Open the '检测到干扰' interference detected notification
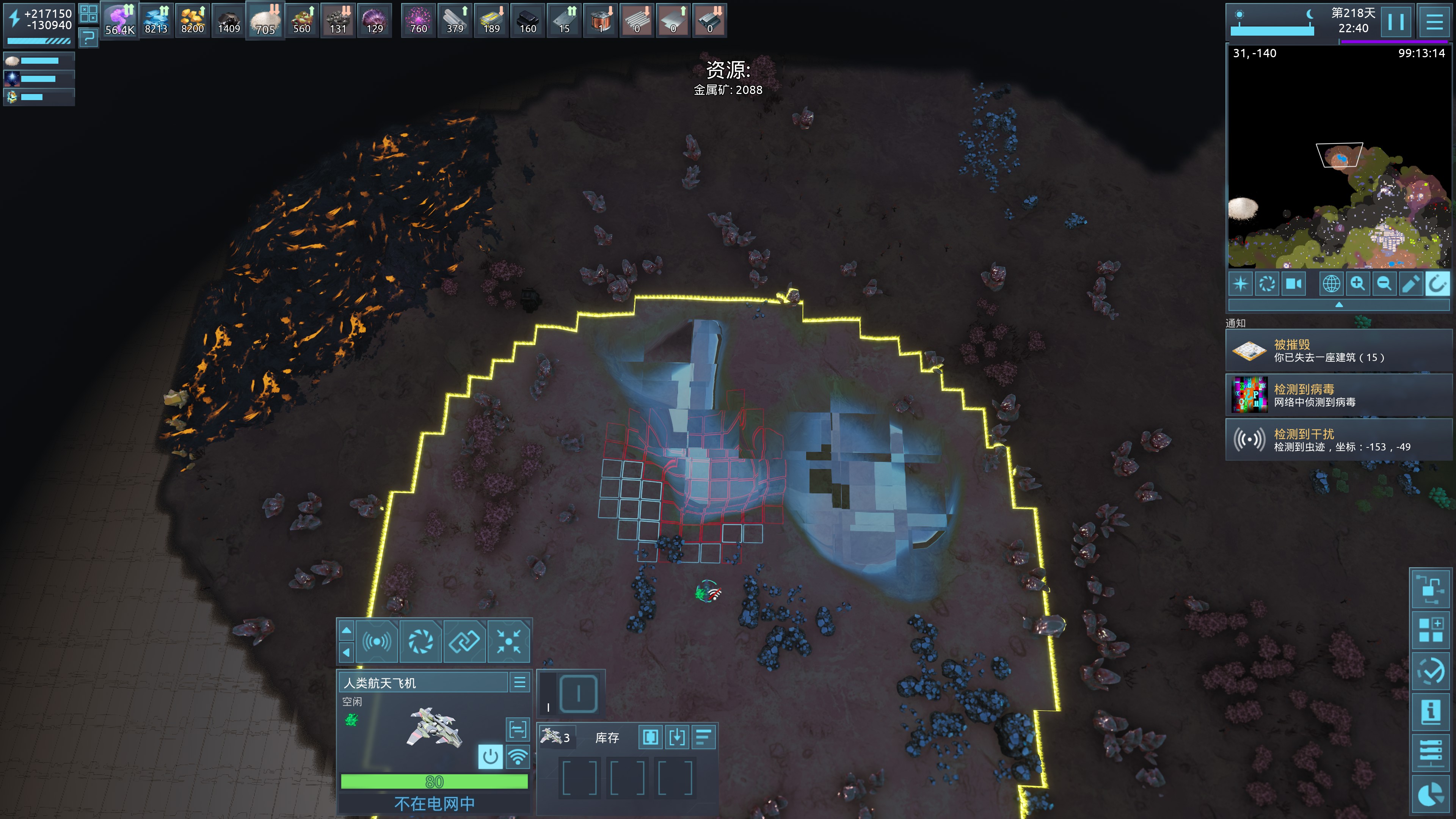The height and width of the screenshot is (819, 1456). [x=1338, y=440]
